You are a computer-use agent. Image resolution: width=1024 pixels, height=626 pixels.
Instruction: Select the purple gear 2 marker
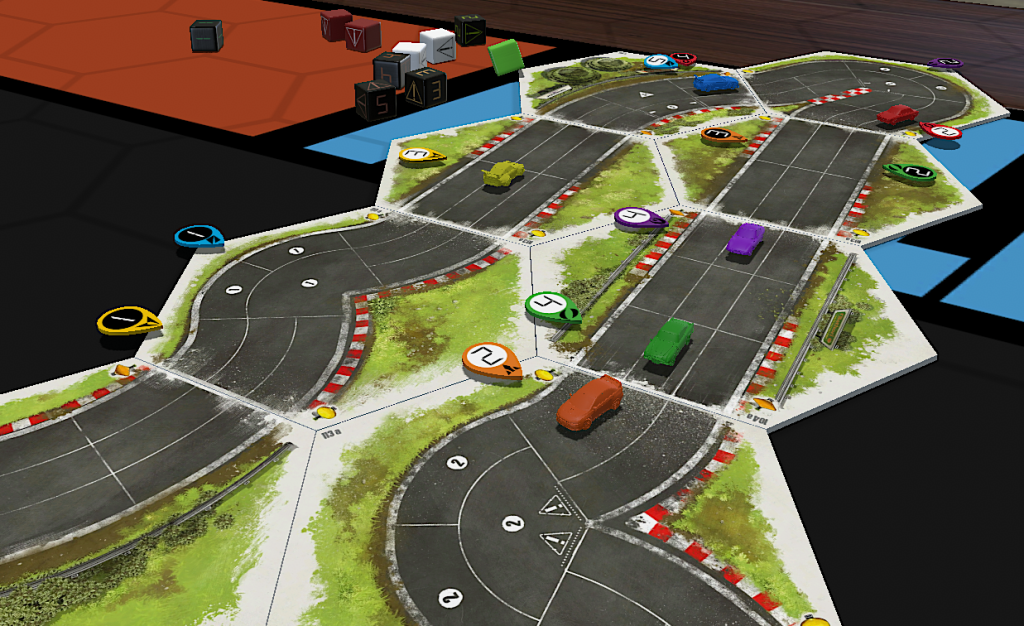pyautogui.click(x=944, y=62)
